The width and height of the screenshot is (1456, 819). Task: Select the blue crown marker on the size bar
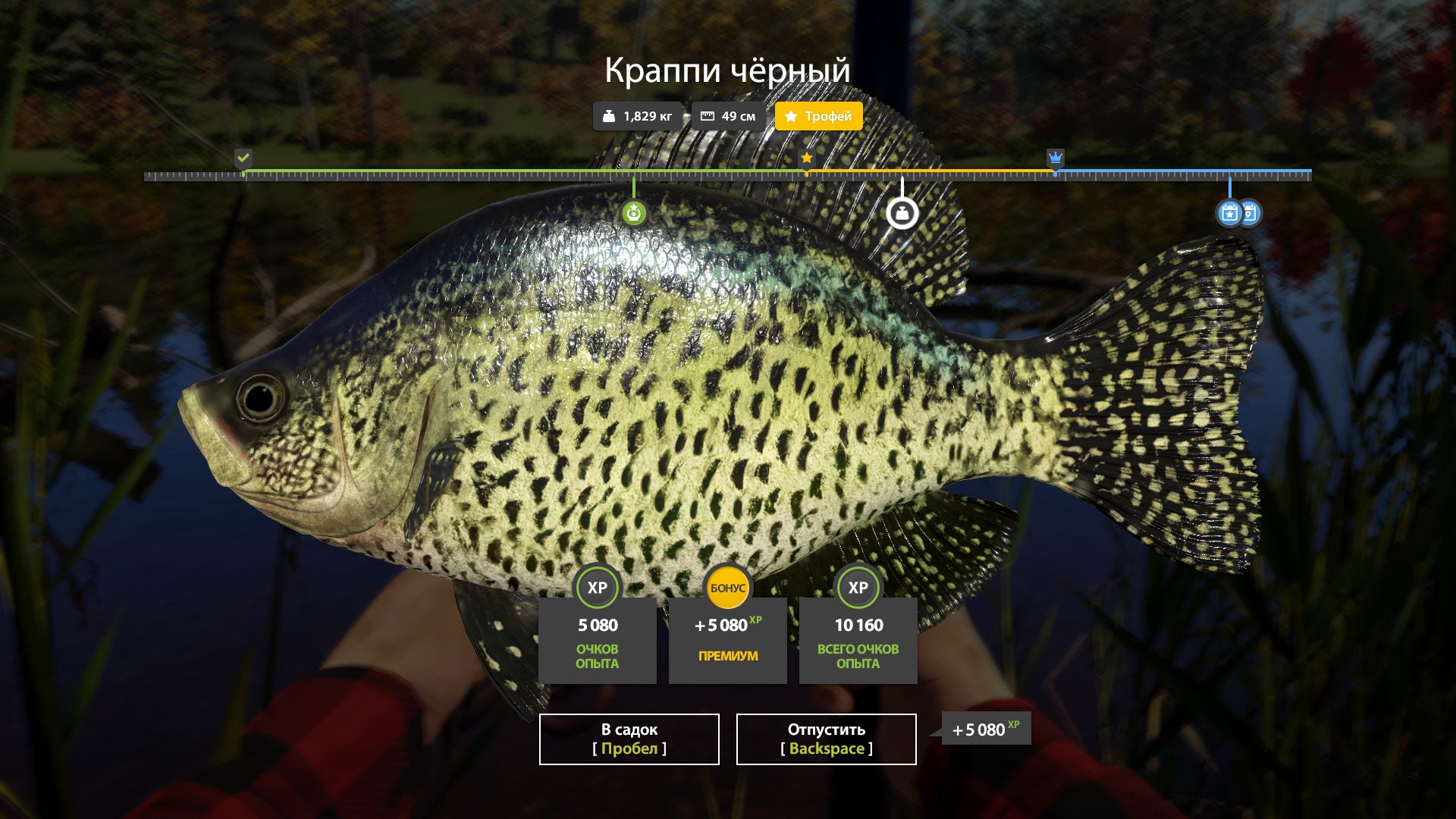point(1055,158)
